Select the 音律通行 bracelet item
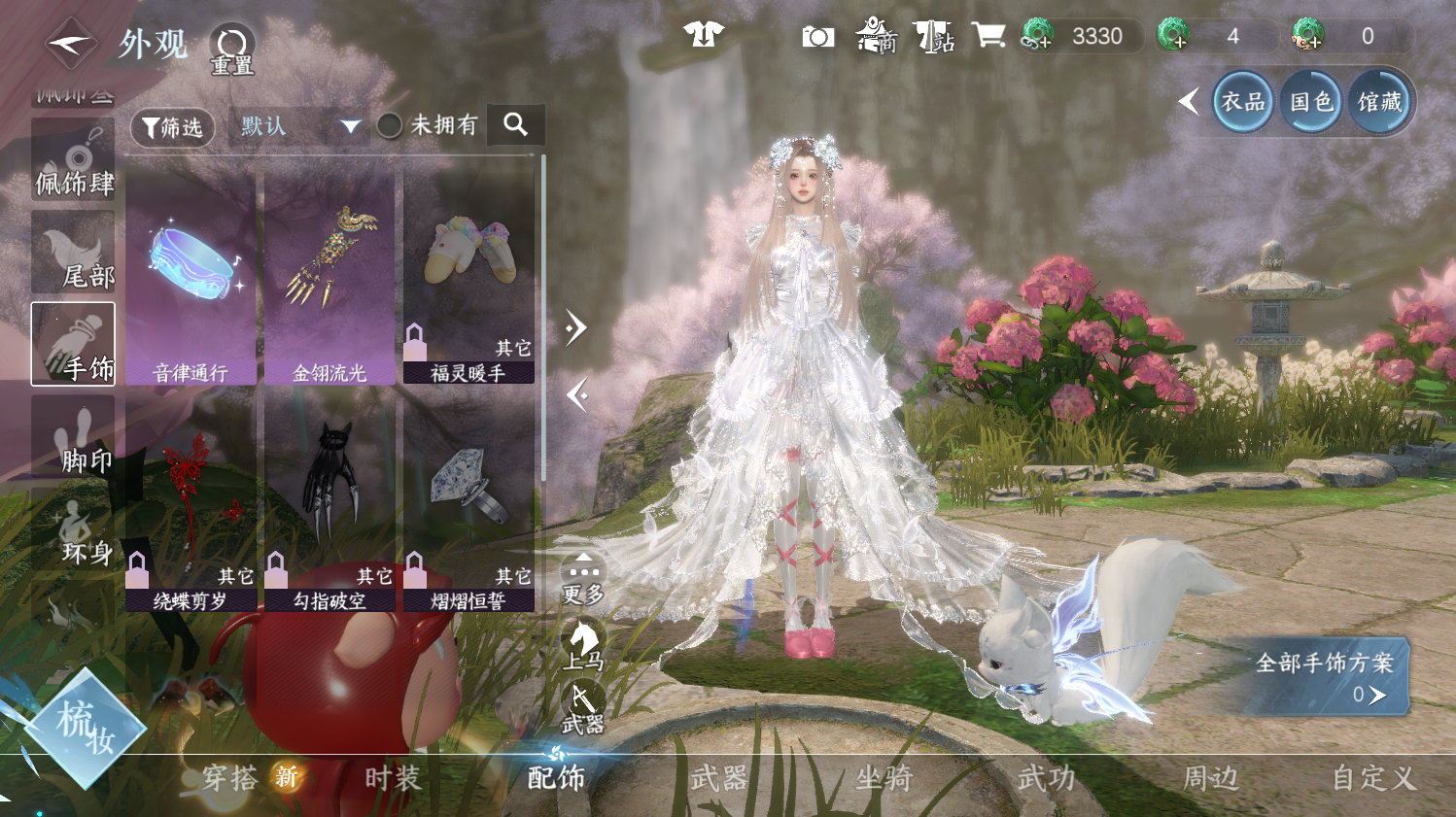This screenshot has height=817, width=1456. coord(191,279)
